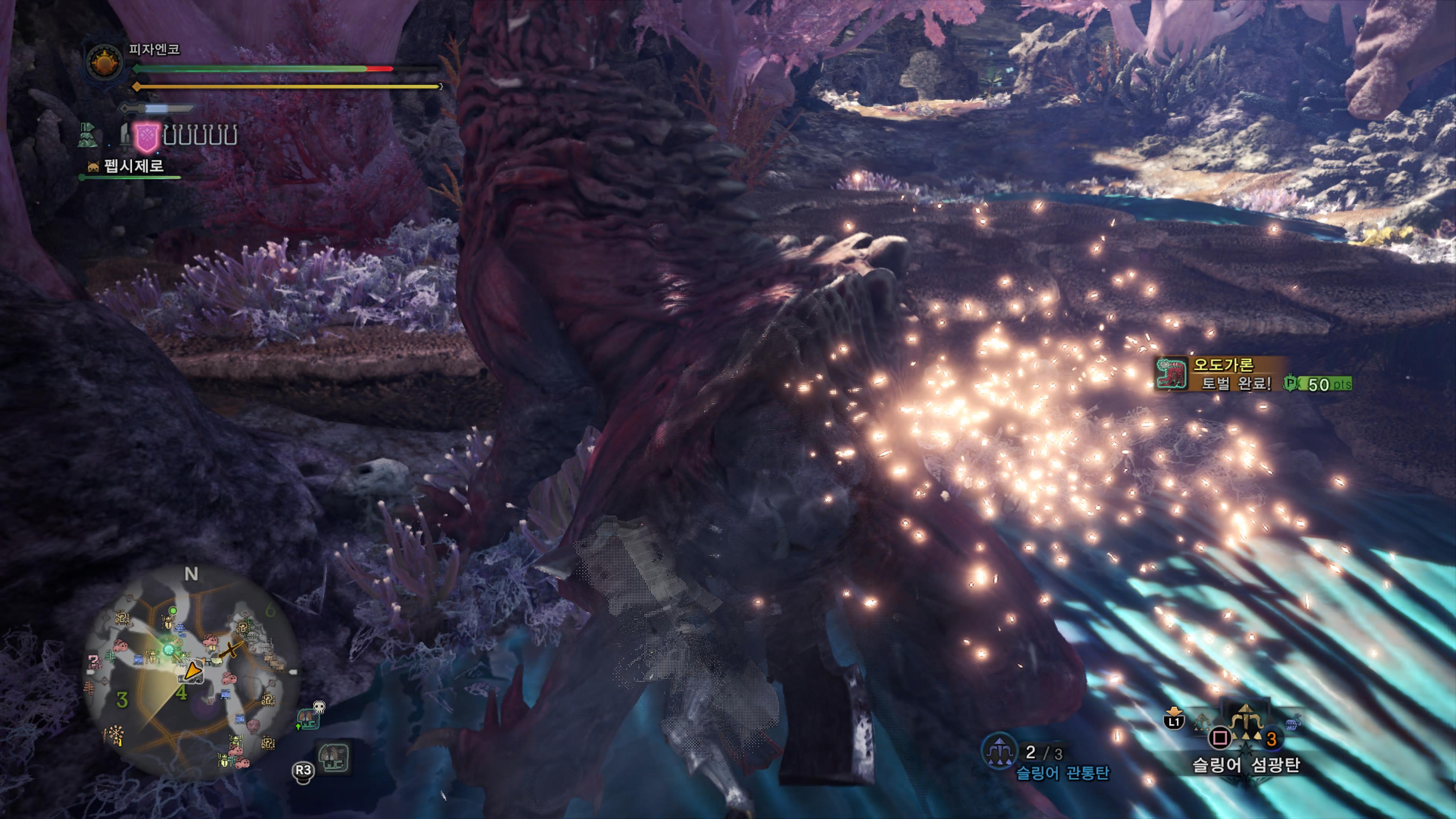The width and height of the screenshot is (1456, 819).
Task: Open the circular minimap
Action: (x=190, y=673)
